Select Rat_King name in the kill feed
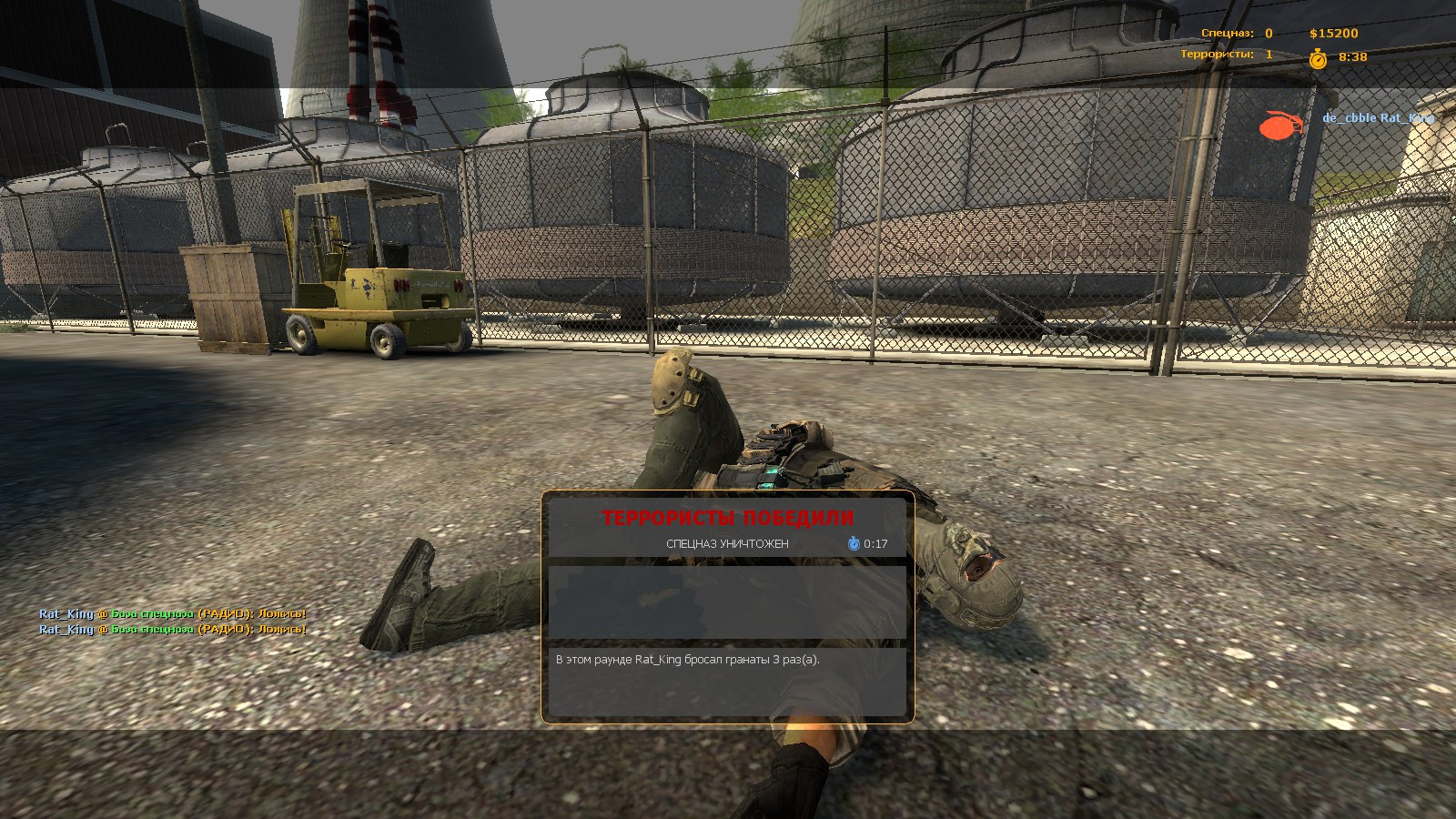 pos(1407,117)
